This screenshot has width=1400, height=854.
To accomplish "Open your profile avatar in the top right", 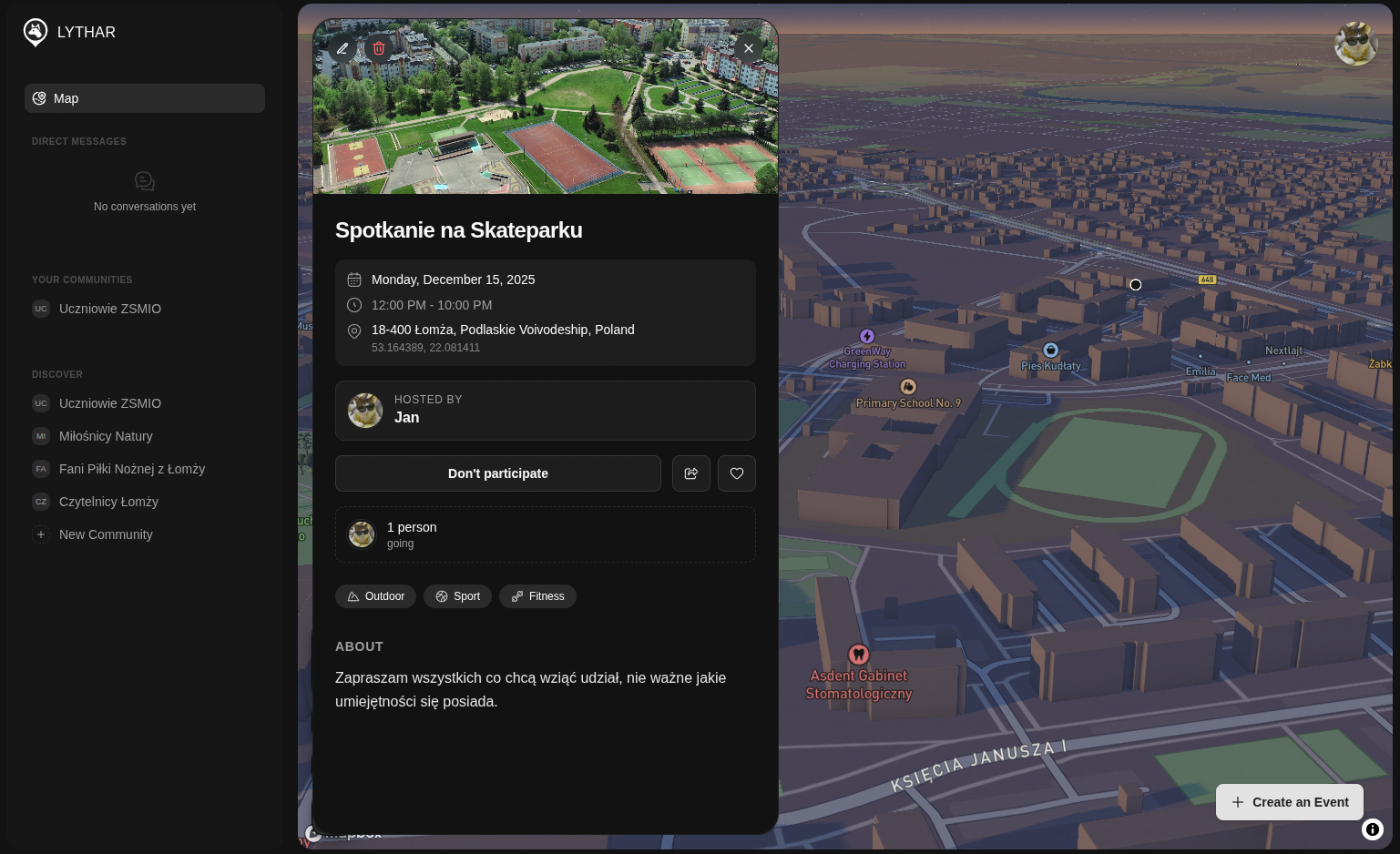I will tap(1356, 44).
